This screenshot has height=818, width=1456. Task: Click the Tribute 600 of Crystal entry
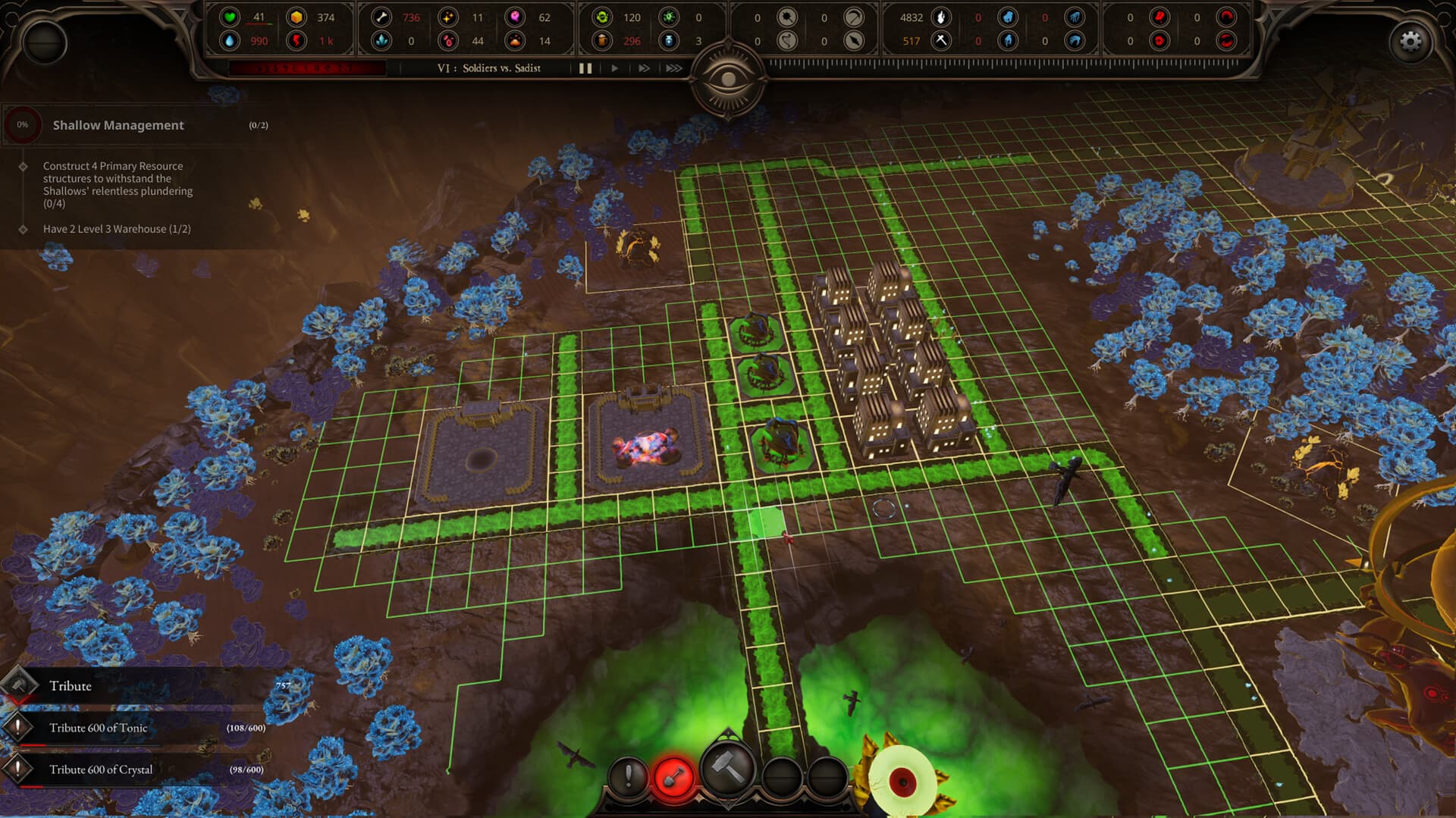(x=102, y=769)
